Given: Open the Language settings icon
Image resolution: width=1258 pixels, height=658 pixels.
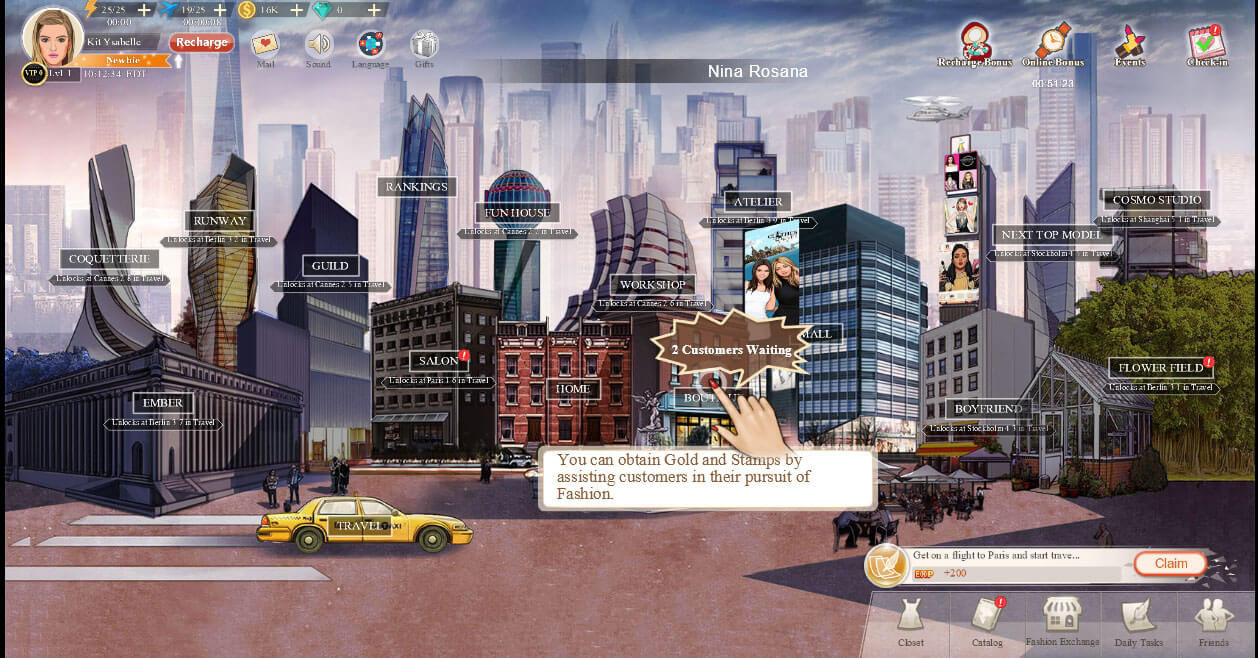Looking at the screenshot, I should click(371, 44).
